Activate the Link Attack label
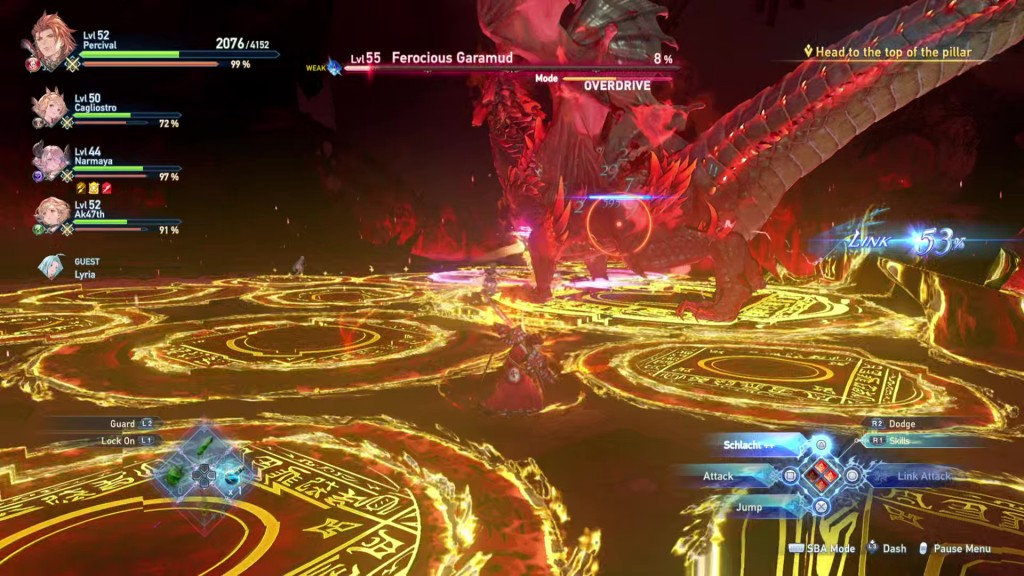The width and height of the screenshot is (1024, 576). (924, 476)
